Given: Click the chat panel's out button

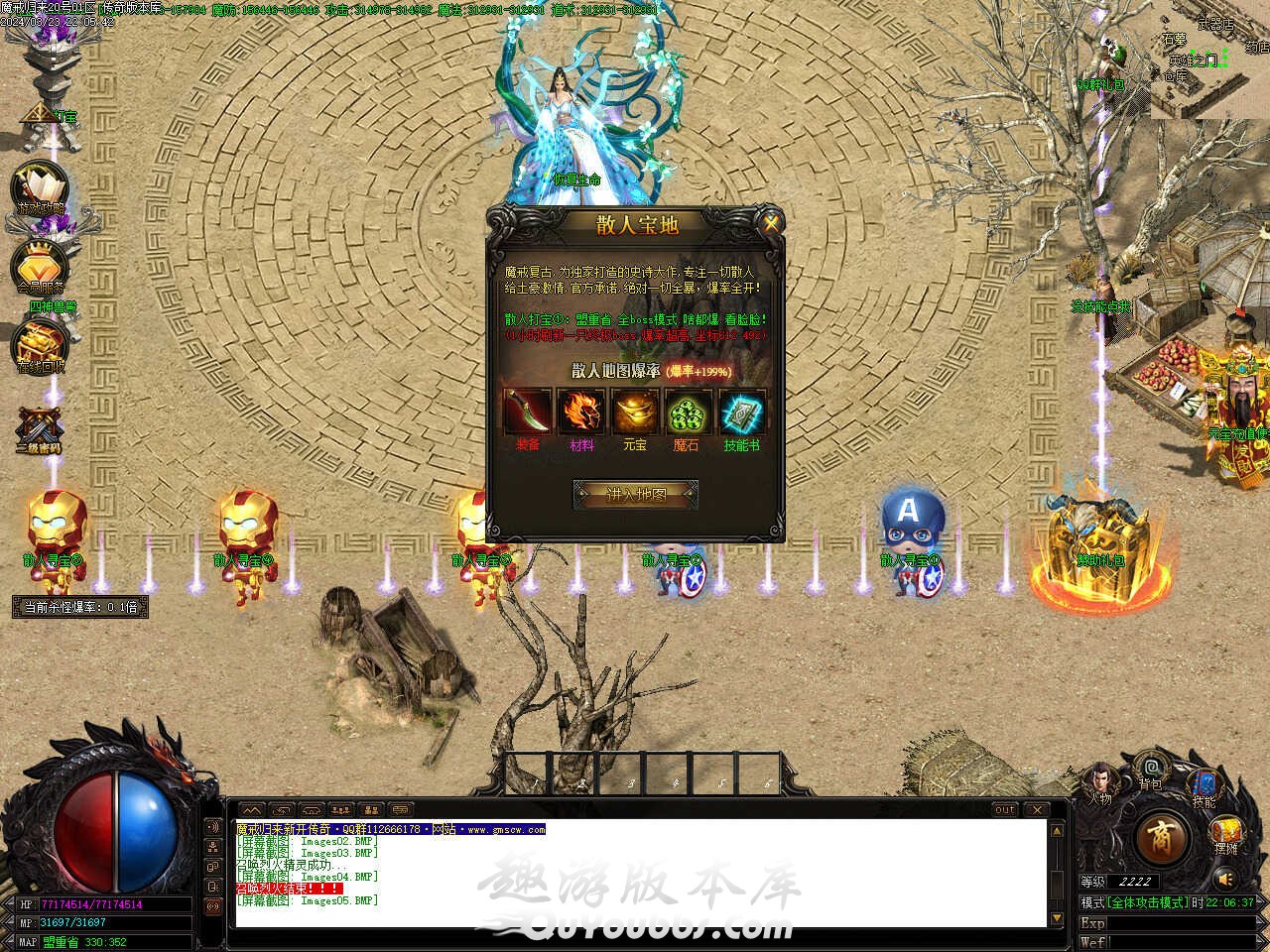Looking at the screenshot, I should 1005,809.
